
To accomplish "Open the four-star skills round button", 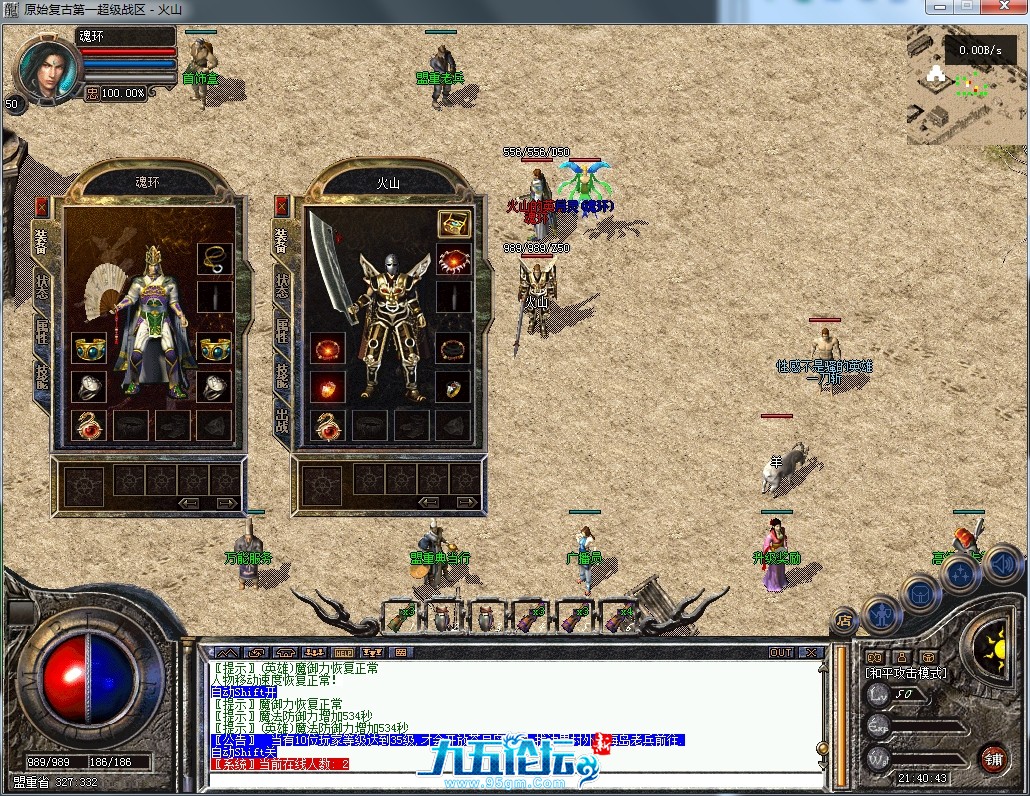I will pyautogui.click(x=961, y=574).
